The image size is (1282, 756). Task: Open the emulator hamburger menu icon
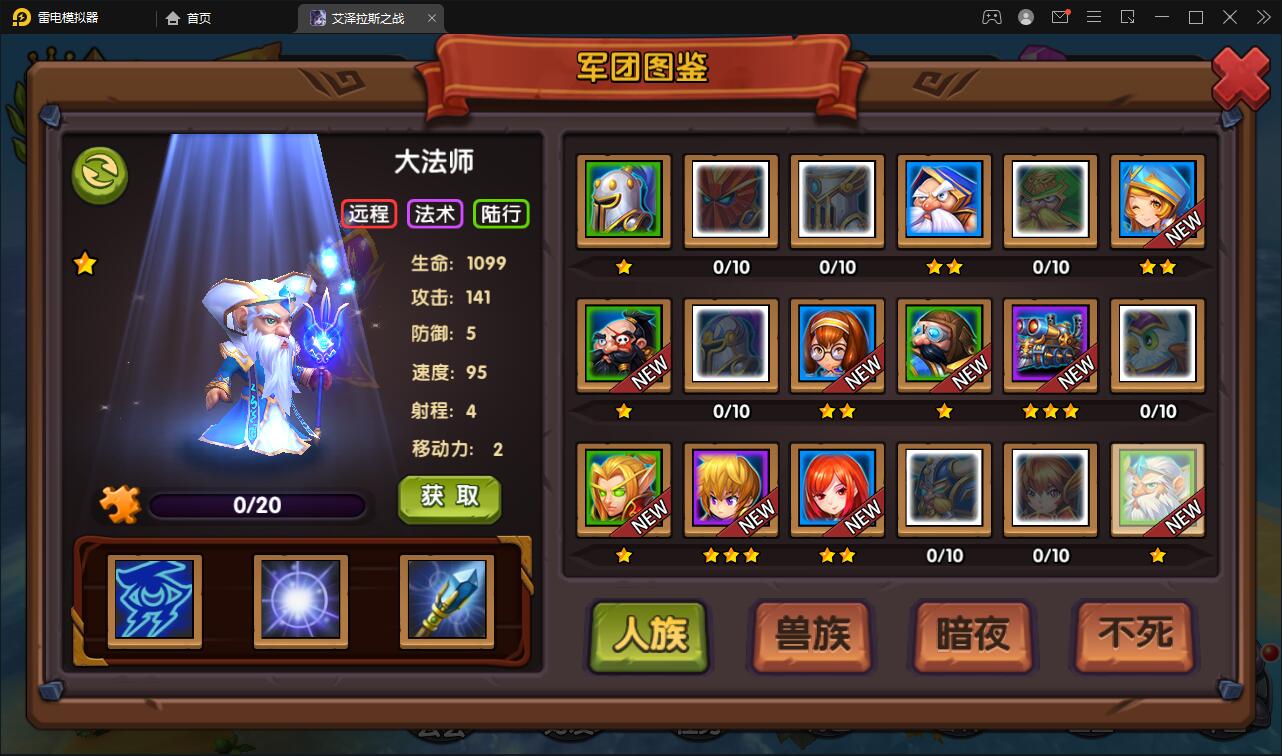click(x=1094, y=17)
